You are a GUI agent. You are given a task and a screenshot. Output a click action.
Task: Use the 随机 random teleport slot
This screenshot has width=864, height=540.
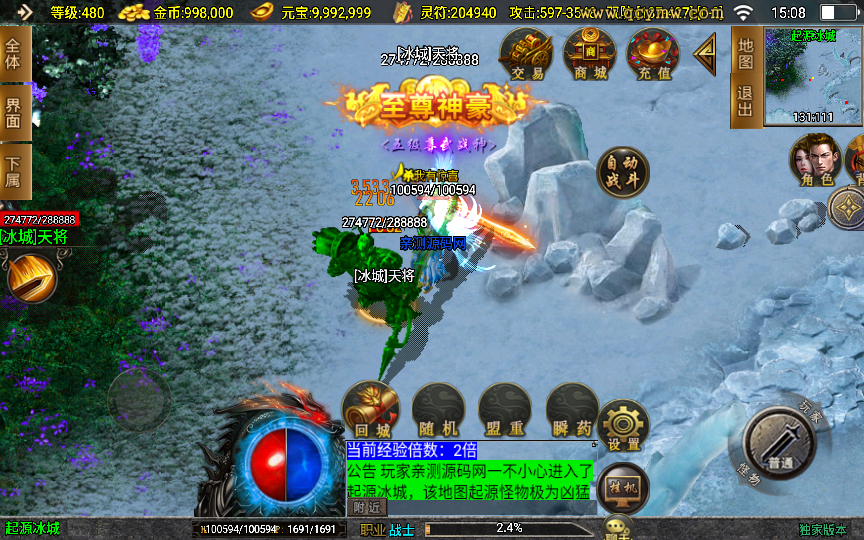[438, 410]
